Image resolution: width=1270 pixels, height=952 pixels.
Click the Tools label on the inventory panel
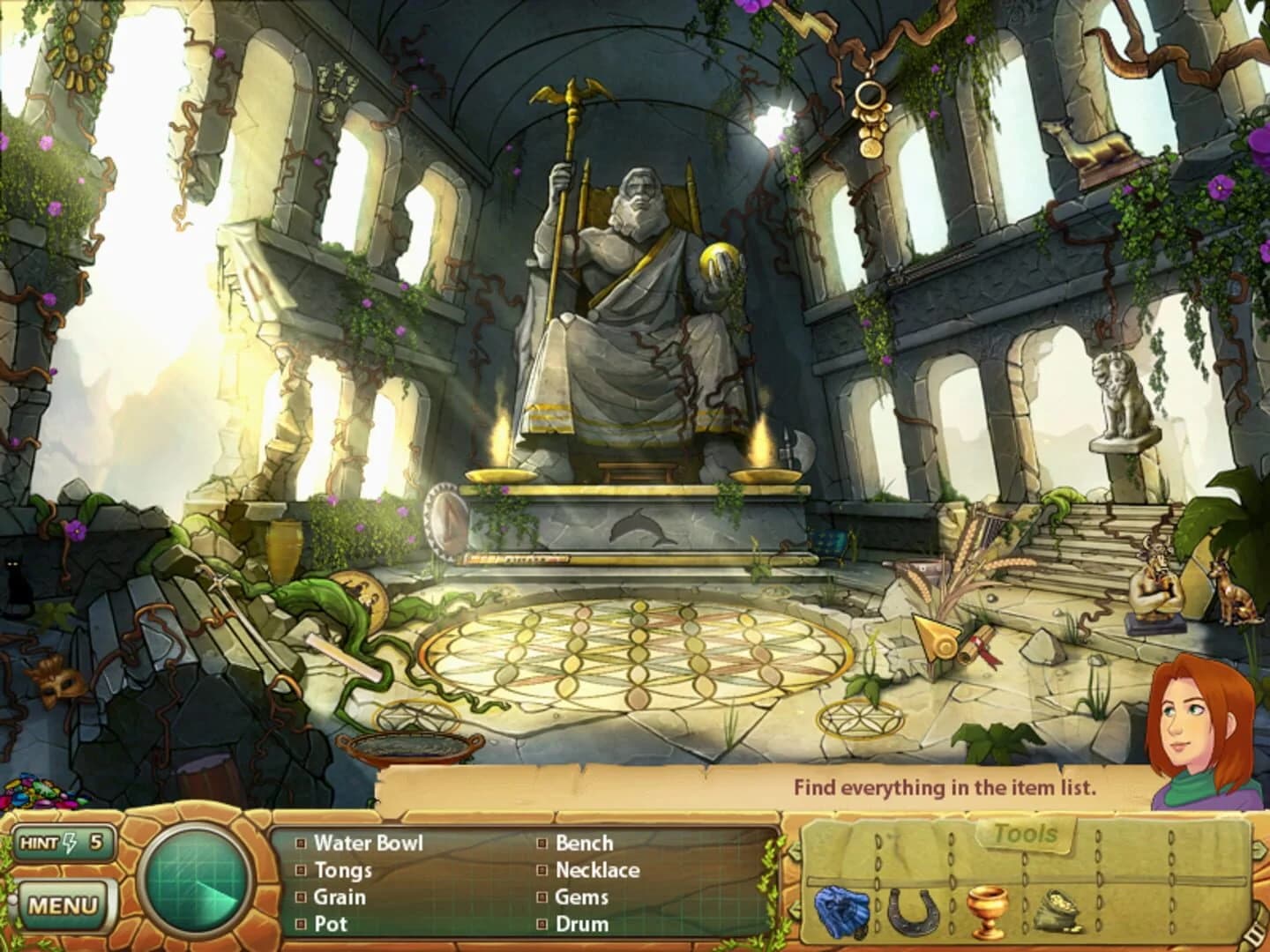coord(1026,832)
